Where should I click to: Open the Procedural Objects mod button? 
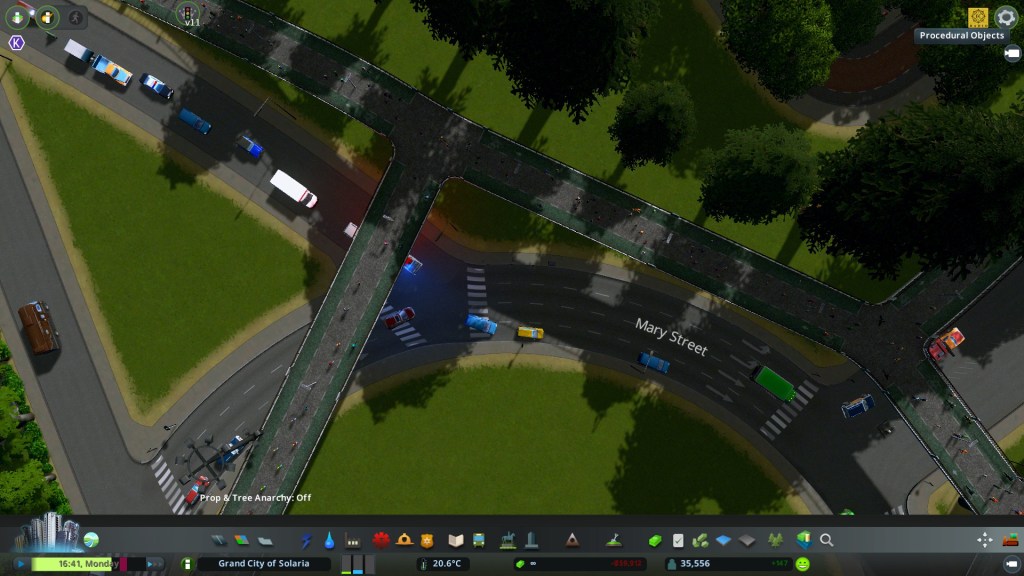tap(977, 17)
